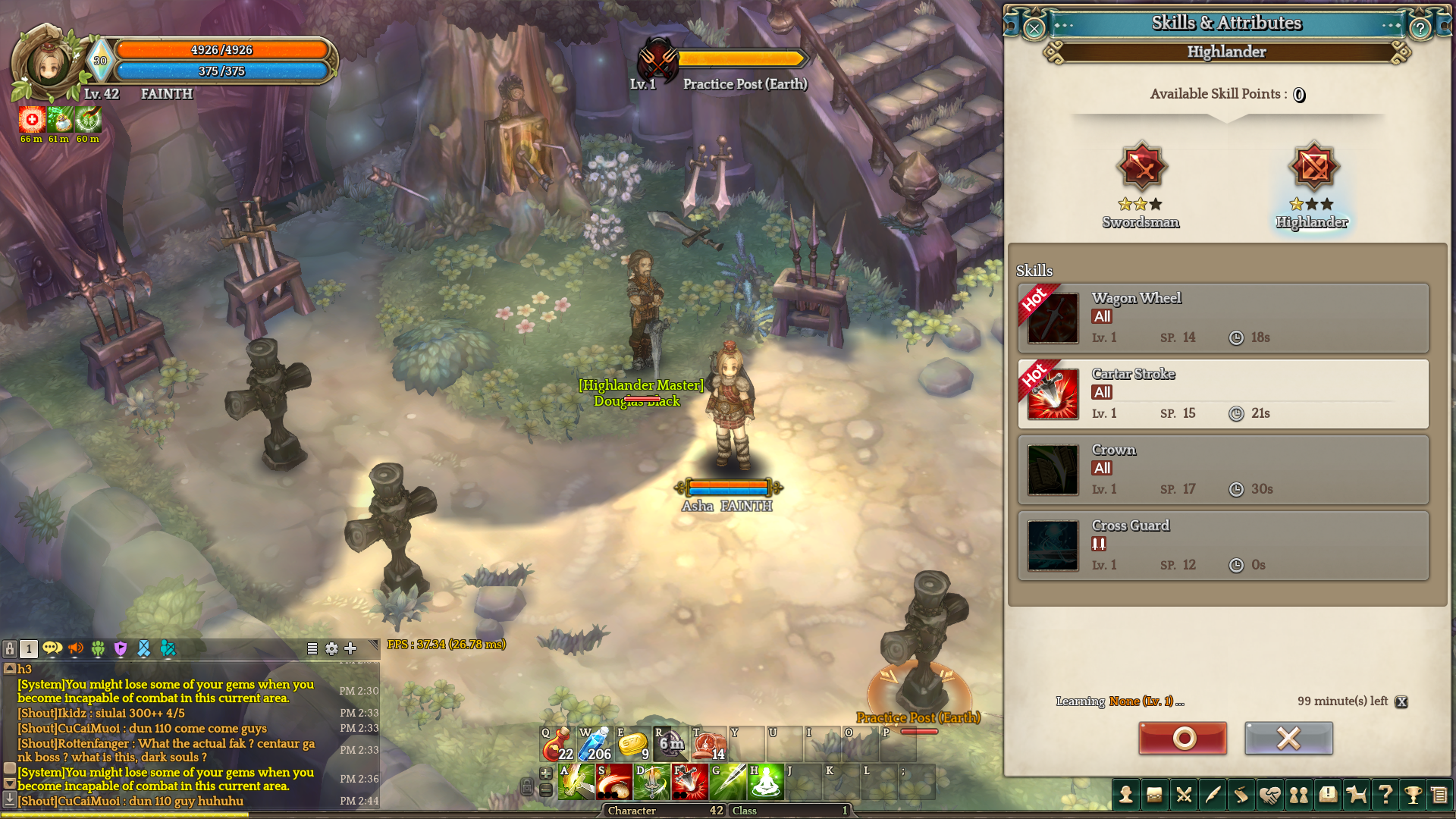This screenshot has width=1456, height=819.
Task: Open the help for Skills & Attributes
Action: [1420, 29]
